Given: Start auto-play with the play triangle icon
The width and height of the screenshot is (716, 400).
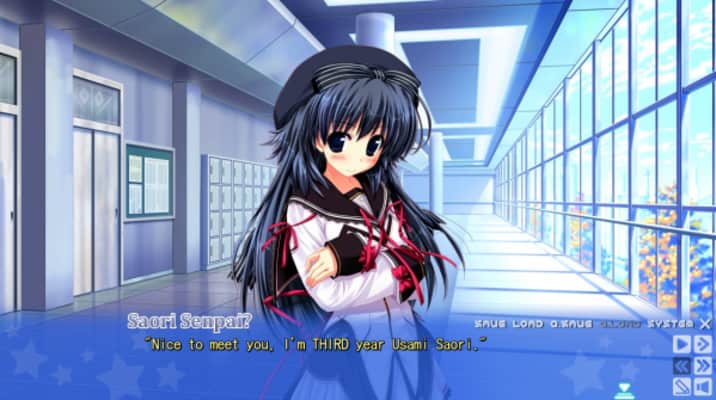Looking at the screenshot, I should (x=683, y=344).
